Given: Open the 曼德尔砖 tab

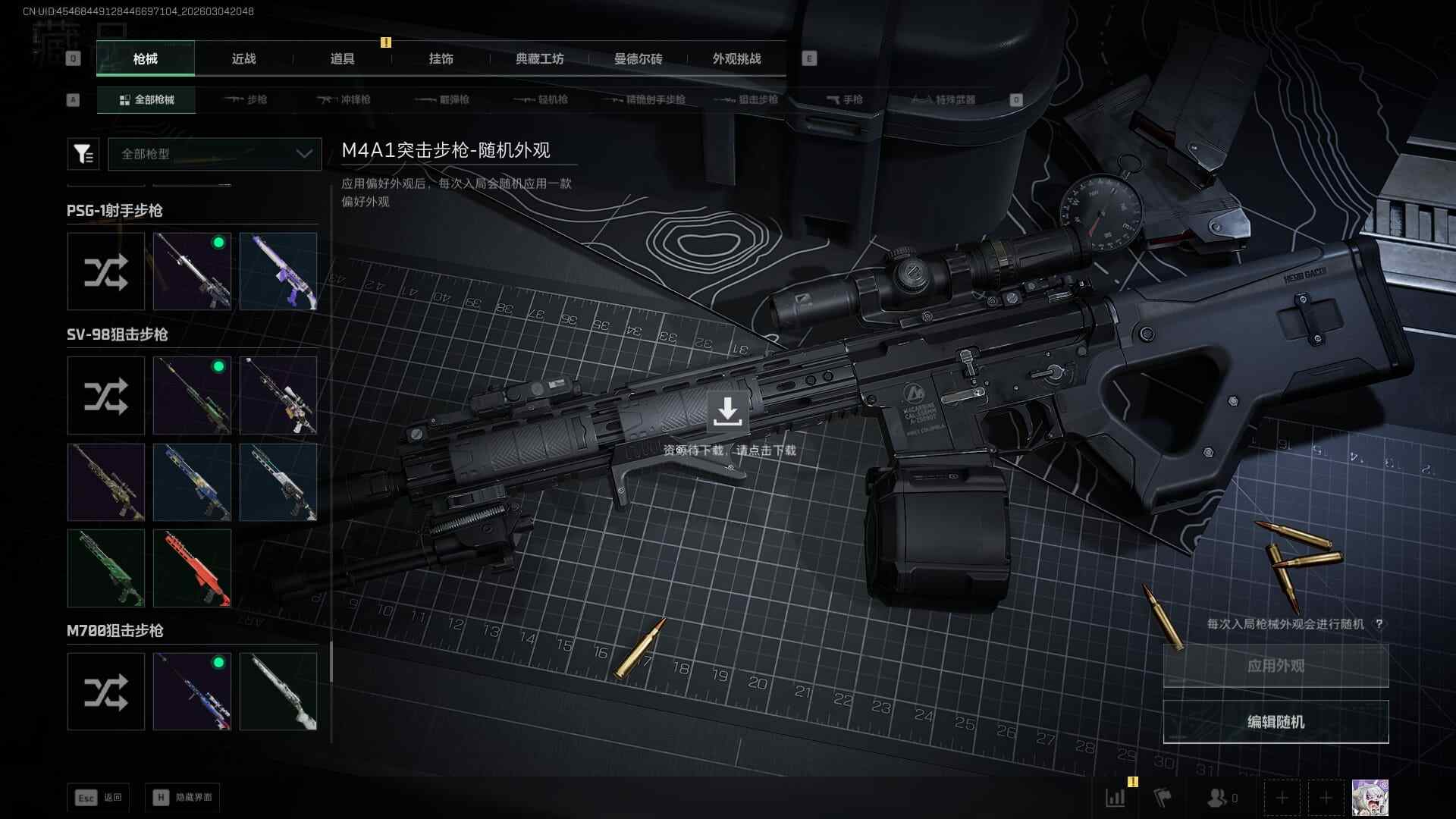Looking at the screenshot, I should point(638,59).
